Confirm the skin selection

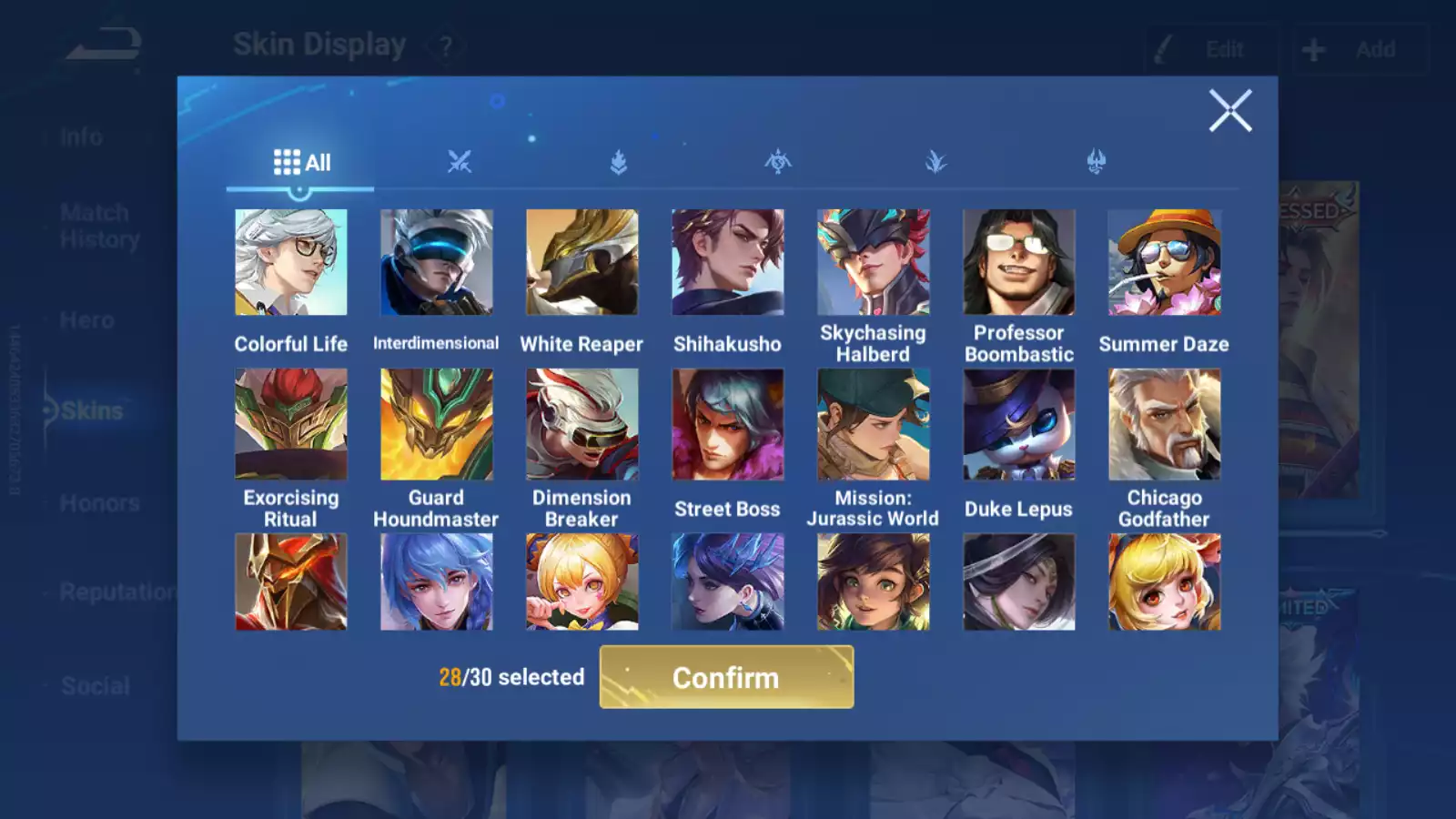(726, 677)
